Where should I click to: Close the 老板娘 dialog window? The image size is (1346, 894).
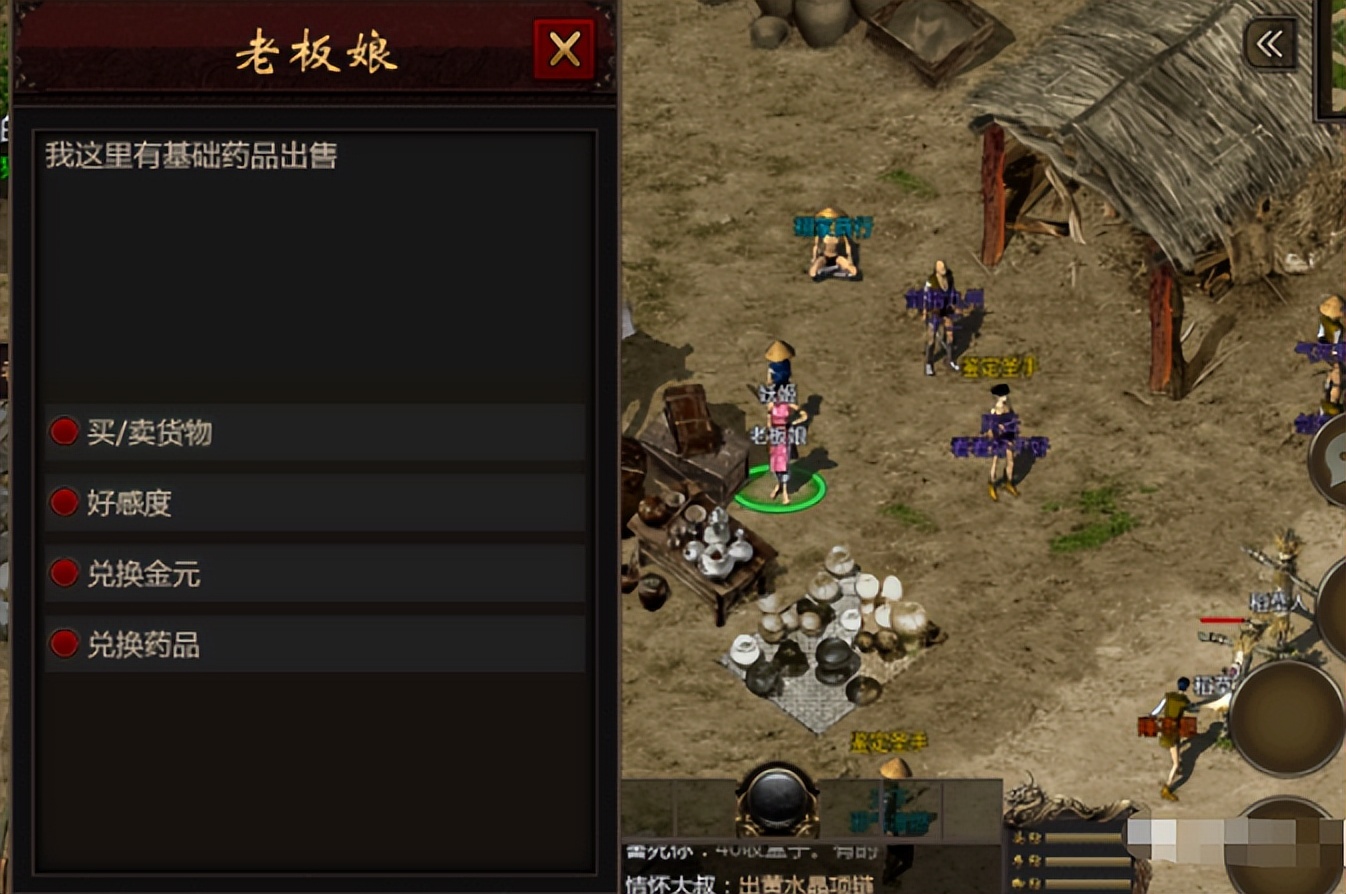click(563, 48)
